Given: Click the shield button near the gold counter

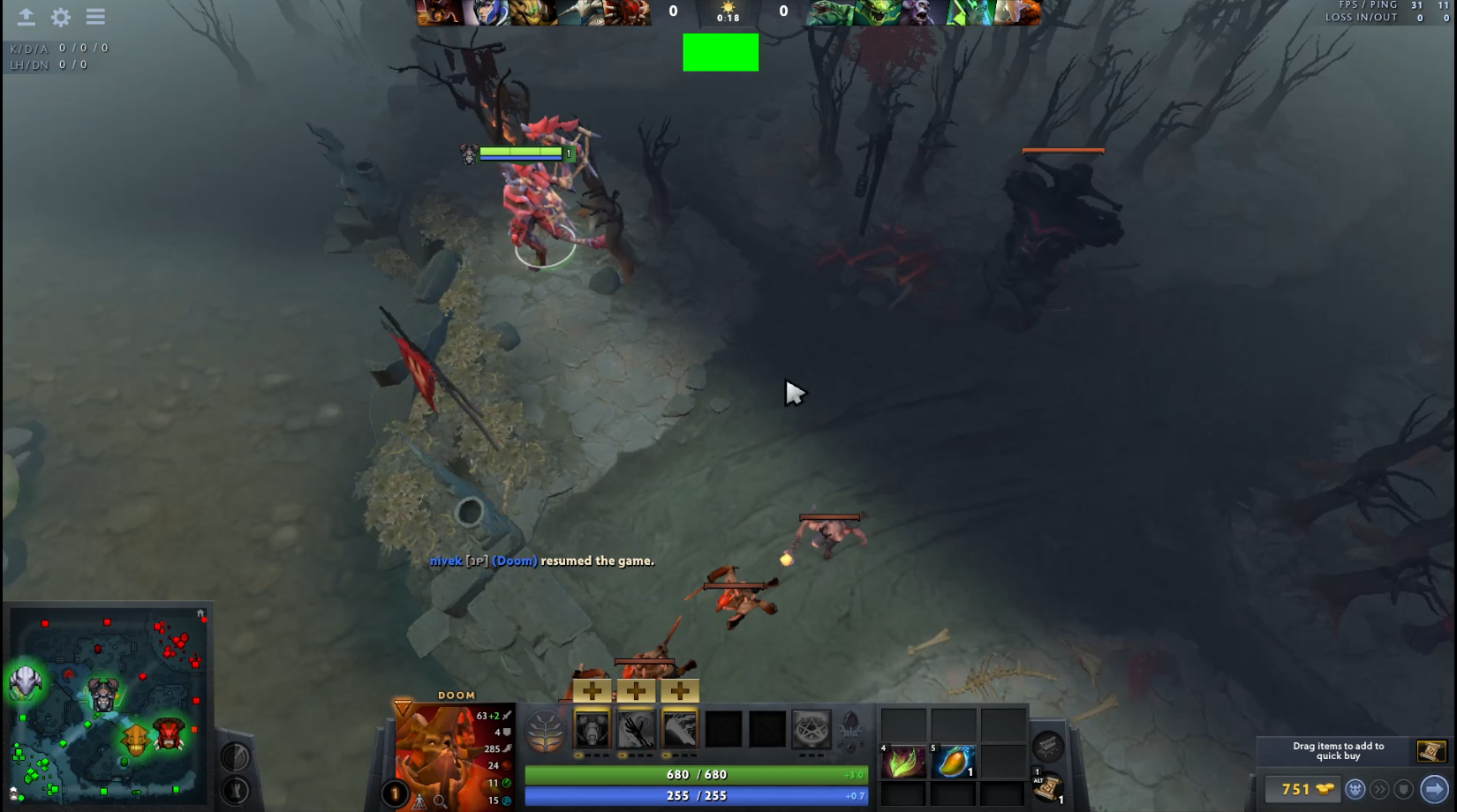Looking at the screenshot, I should (1404, 789).
